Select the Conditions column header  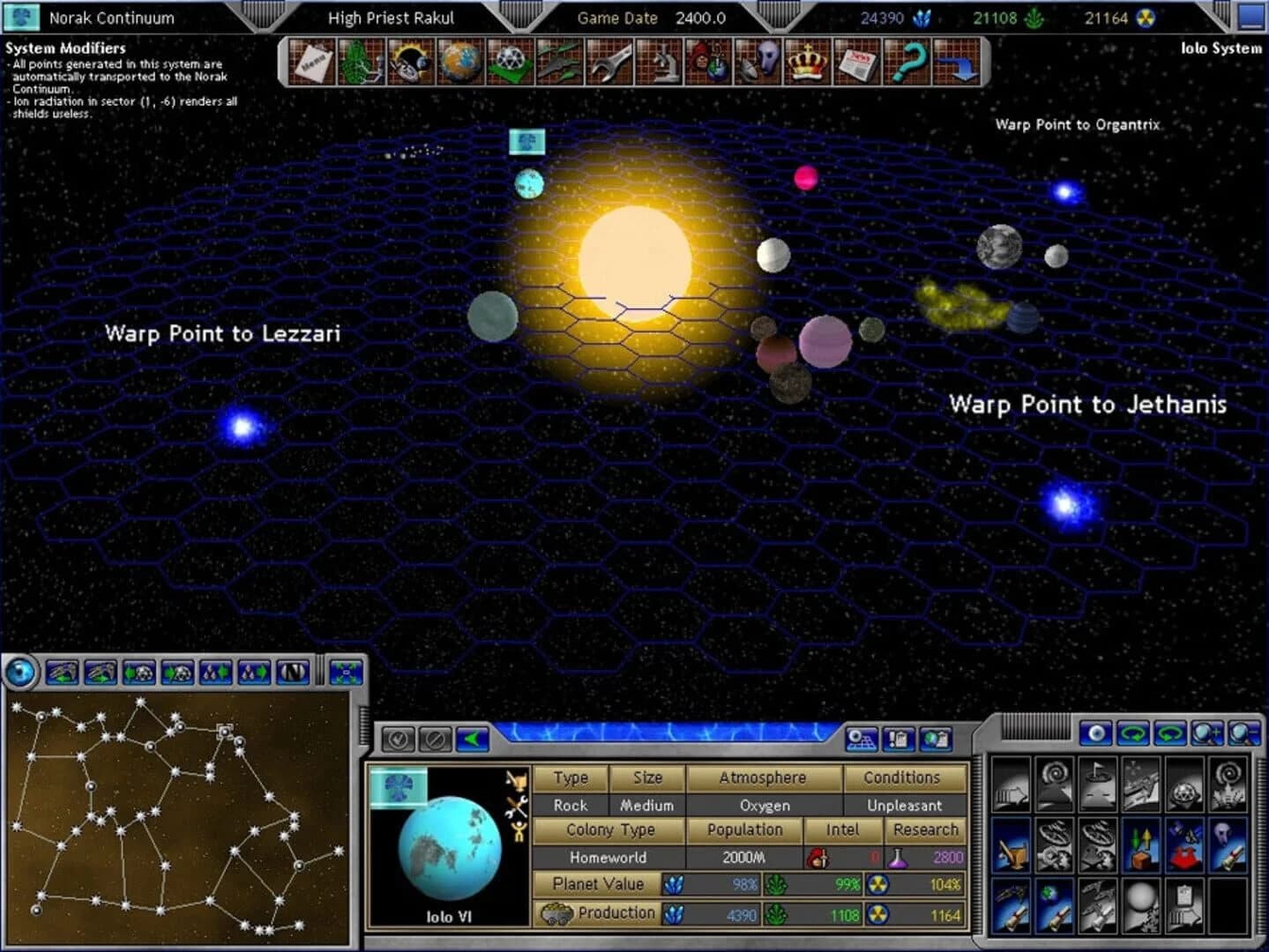click(903, 777)
